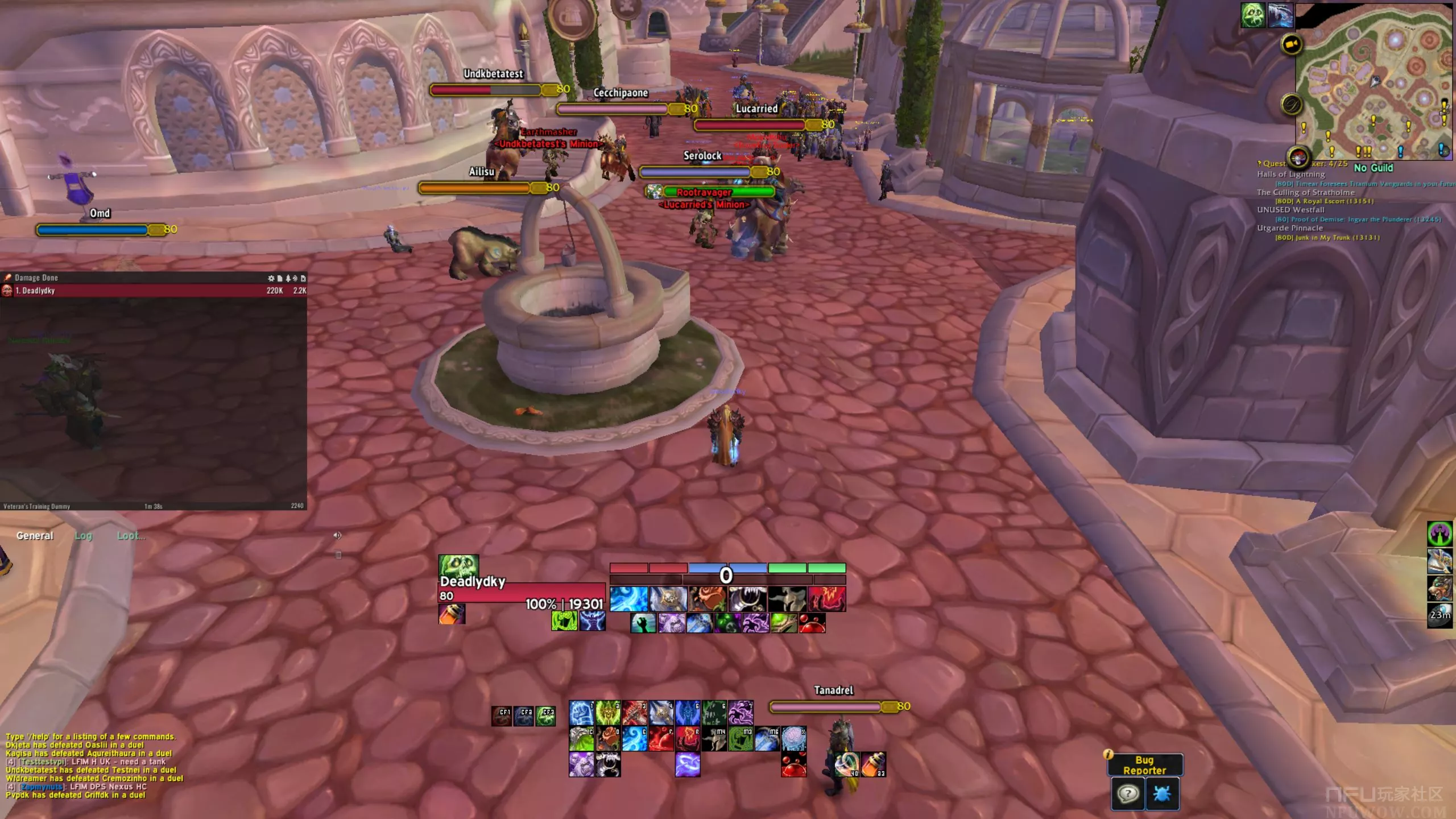The width and height of the screenshot is (1456, 819).
Task: Open the damage meter gear settings
Action: [271, 278]
